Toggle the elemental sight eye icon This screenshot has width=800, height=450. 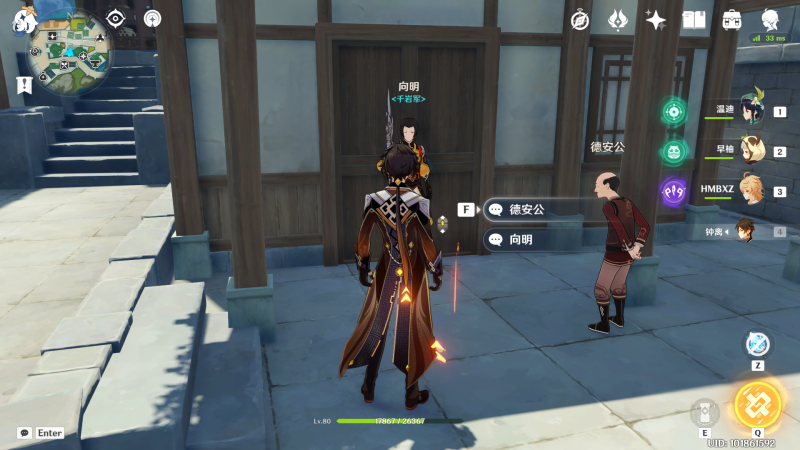click(x=116, y=18)
